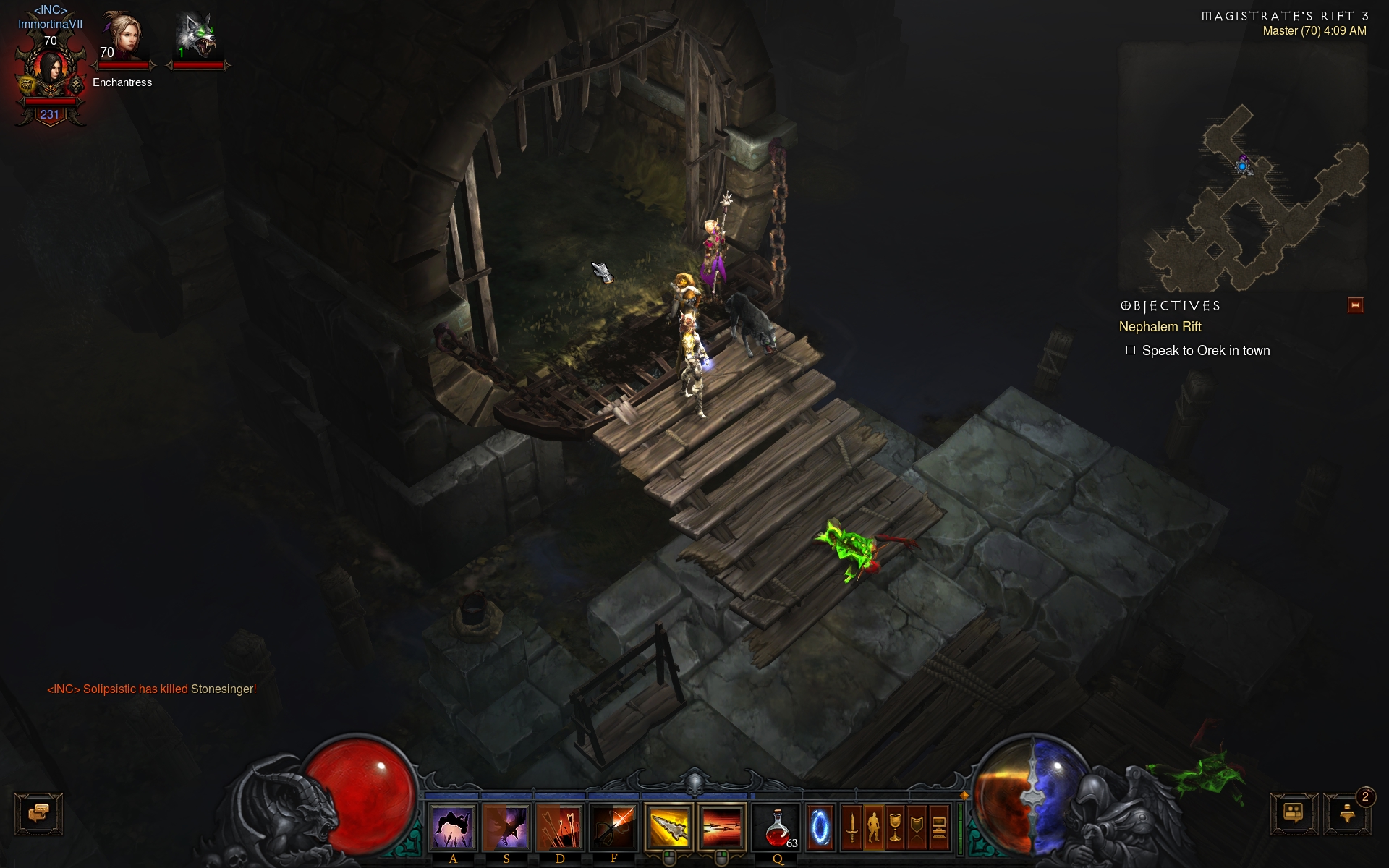Open the Inventory character figure icon
Screen dimensions: 1389x868
click(x=873, y=827)
